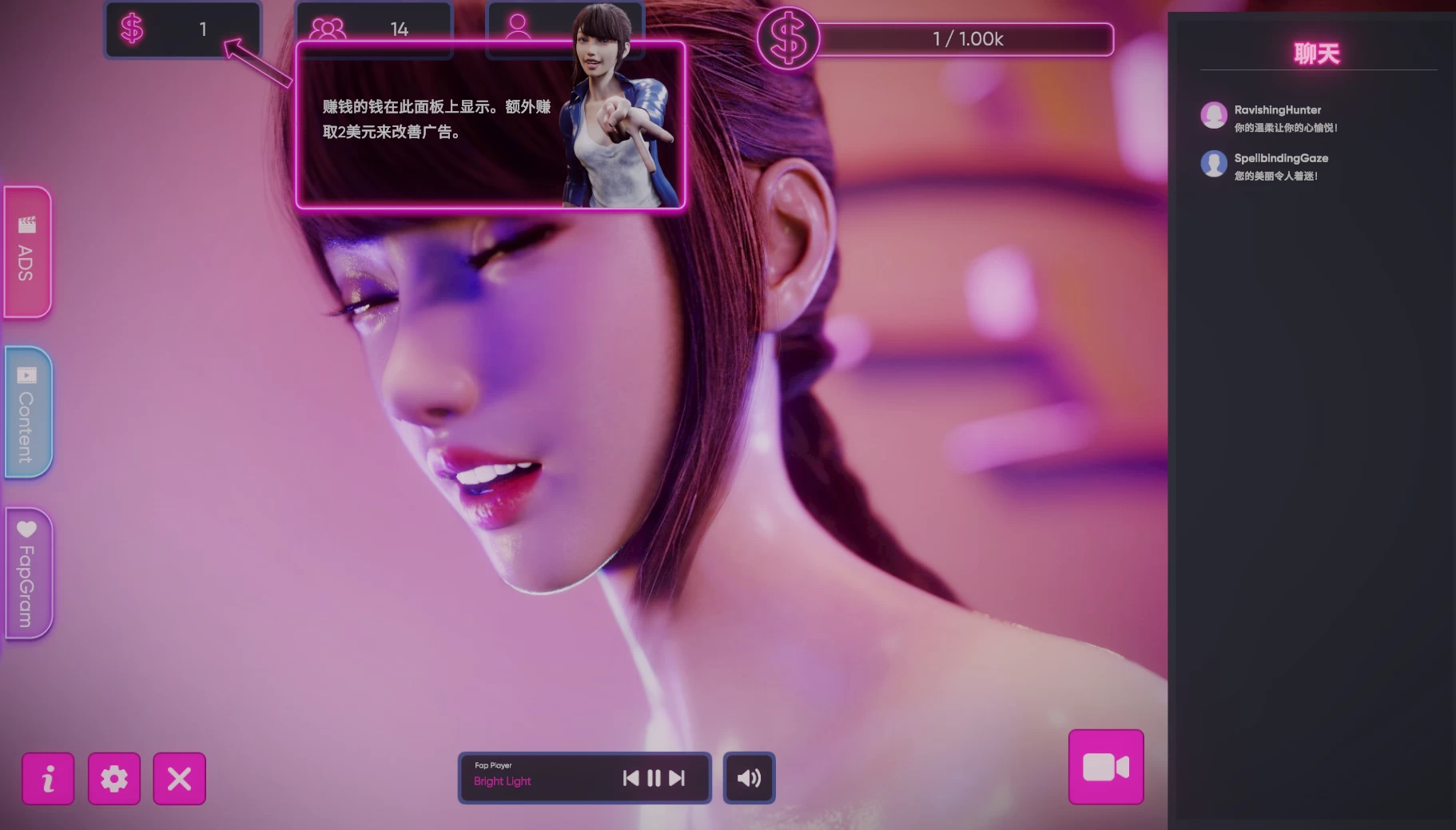Click the viewer count icon

(x=327, y=29)
